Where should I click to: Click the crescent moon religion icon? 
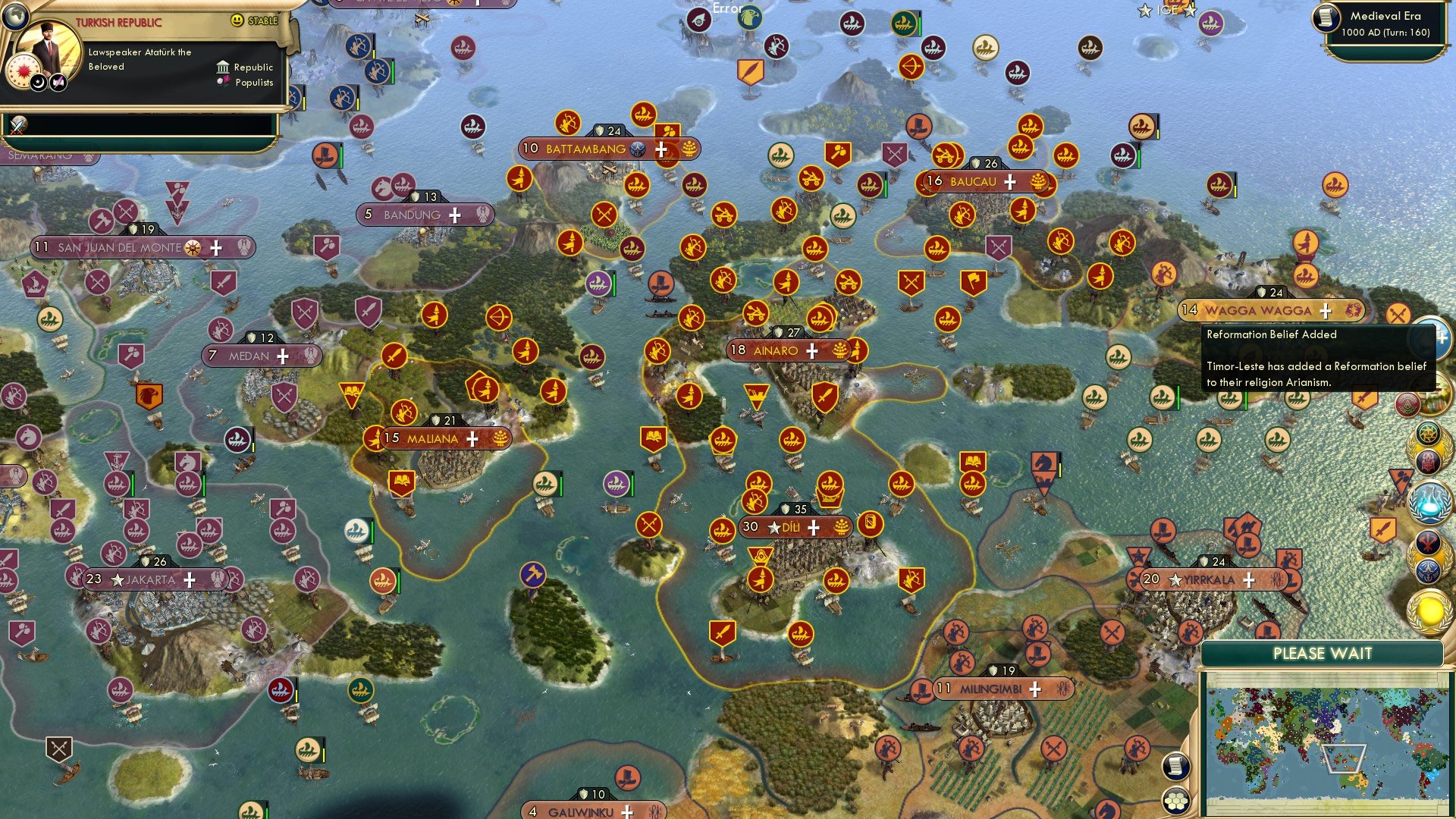pos(39,82)
